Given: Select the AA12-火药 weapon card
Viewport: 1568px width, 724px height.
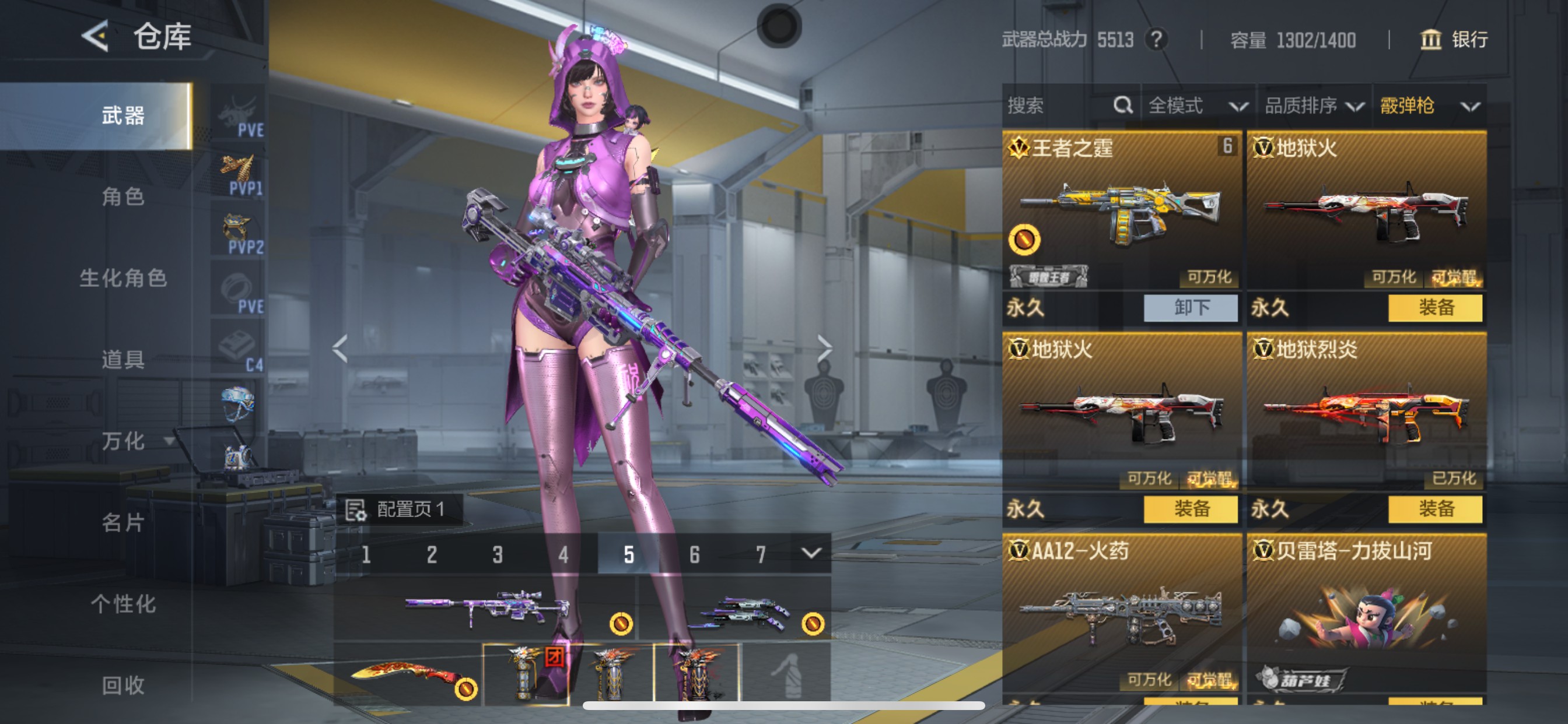Looking at the screenshot, I should coord(1121,609).
